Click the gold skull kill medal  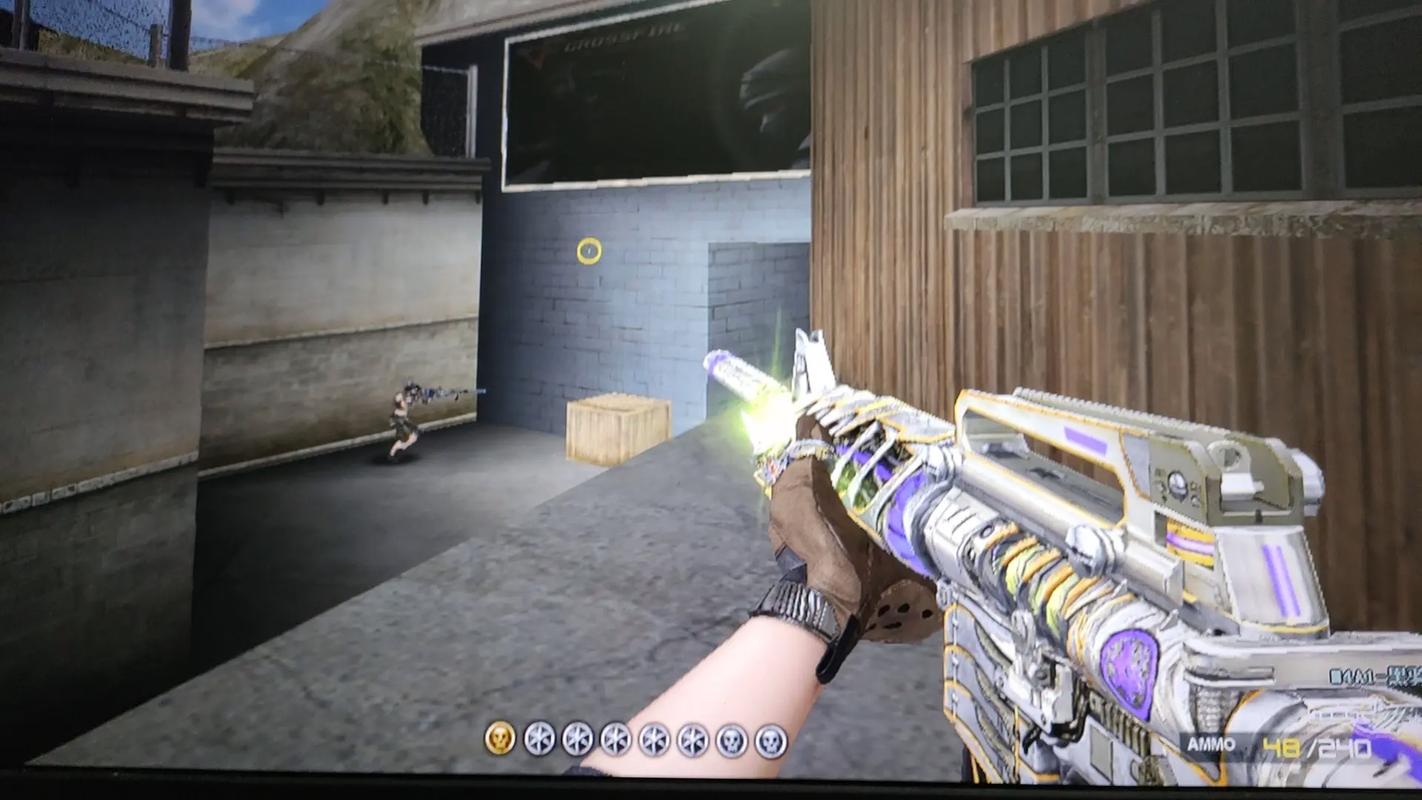(x=500, y=739)
